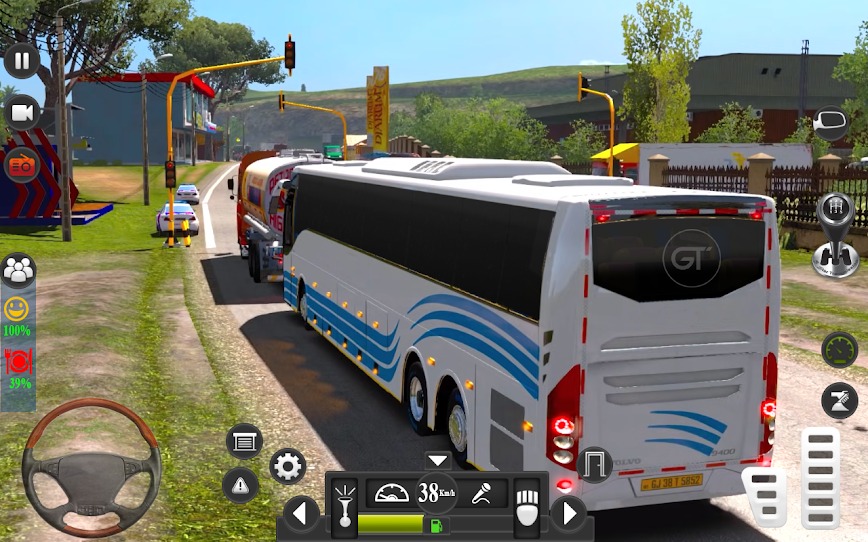Use the microphone announcement button
The width and height of the screenshot is (868, 542).
click(483, 493)
